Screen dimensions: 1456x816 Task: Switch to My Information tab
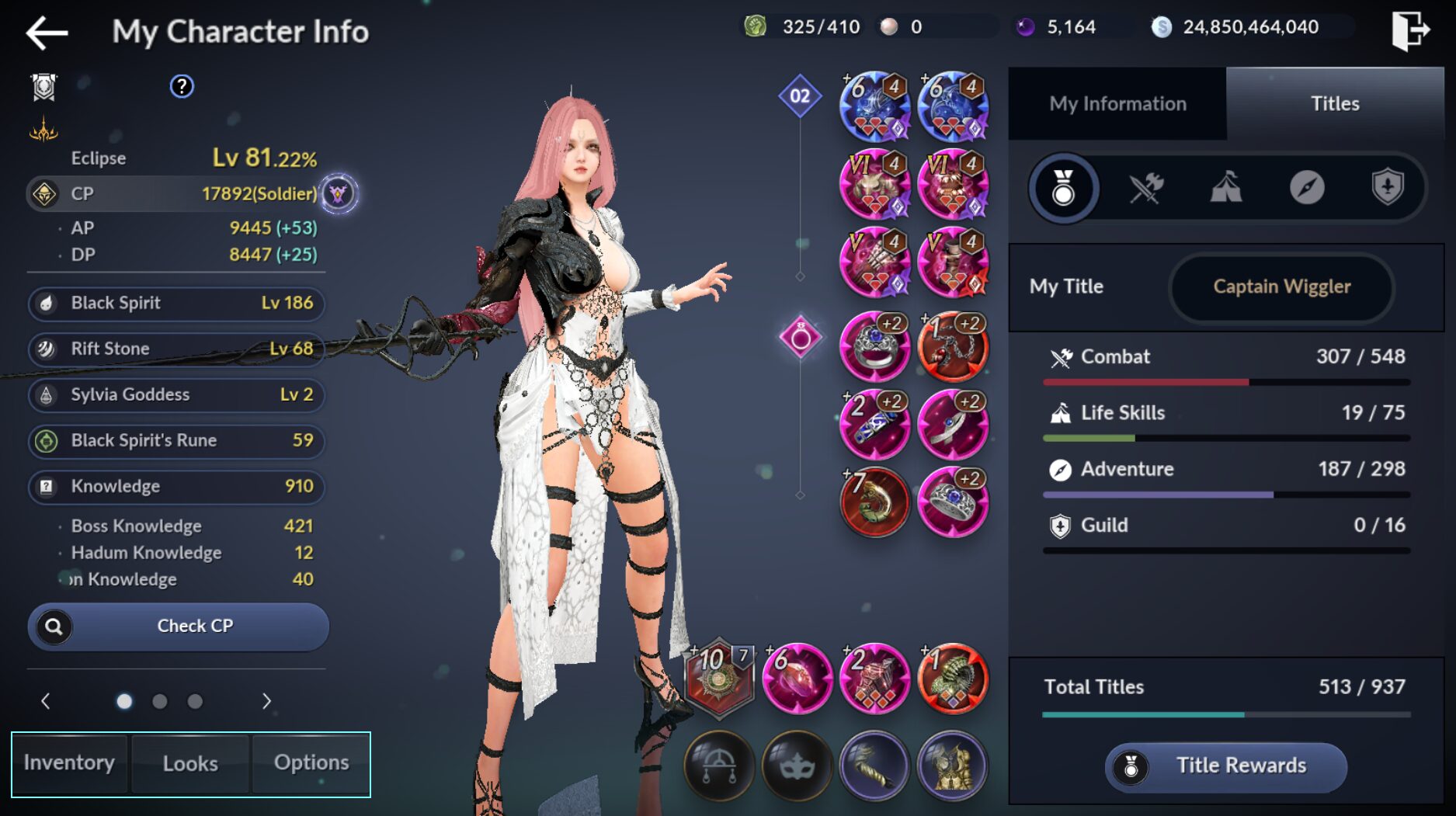(1117, 104)
